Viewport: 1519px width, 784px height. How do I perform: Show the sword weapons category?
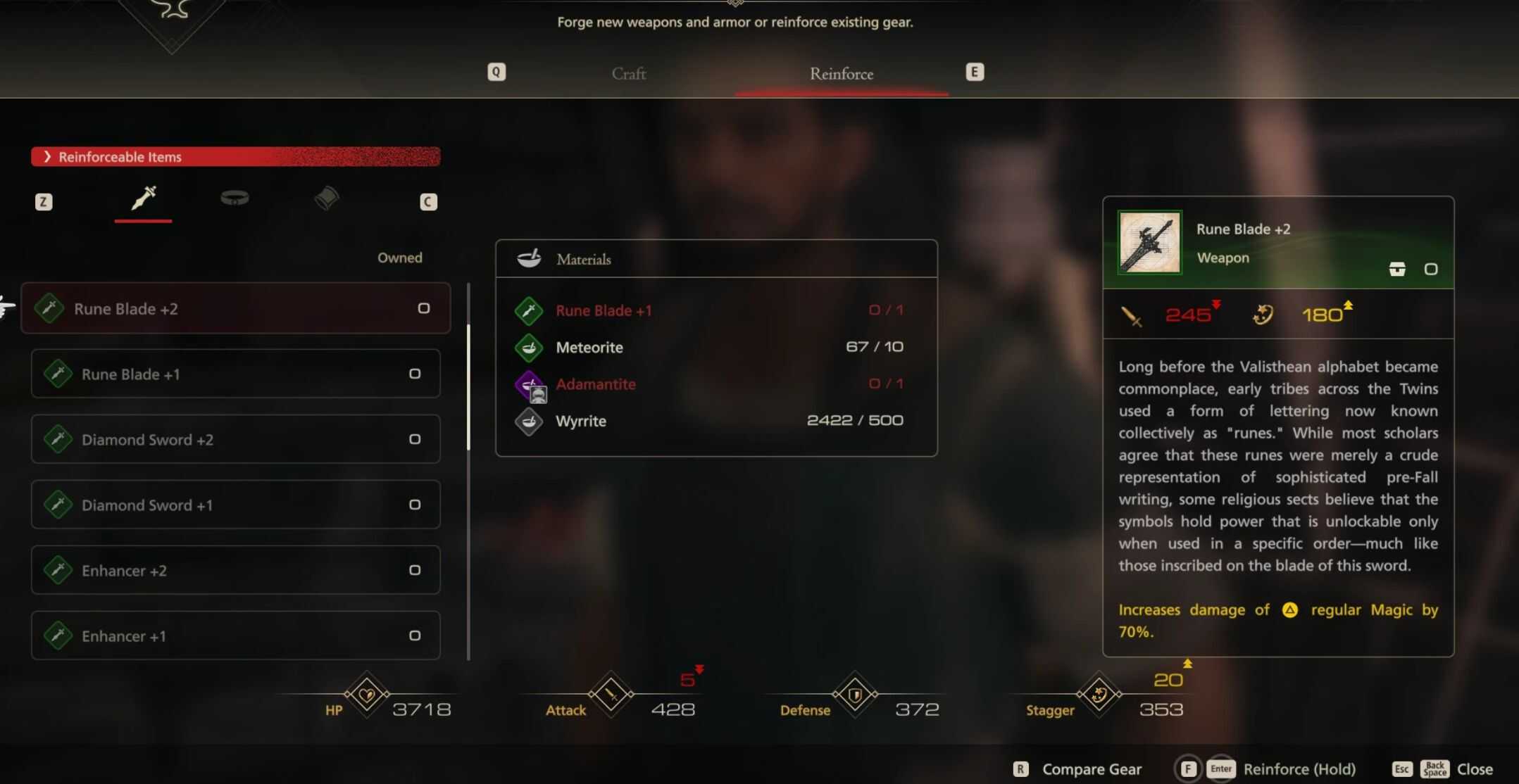click(144, 199)
